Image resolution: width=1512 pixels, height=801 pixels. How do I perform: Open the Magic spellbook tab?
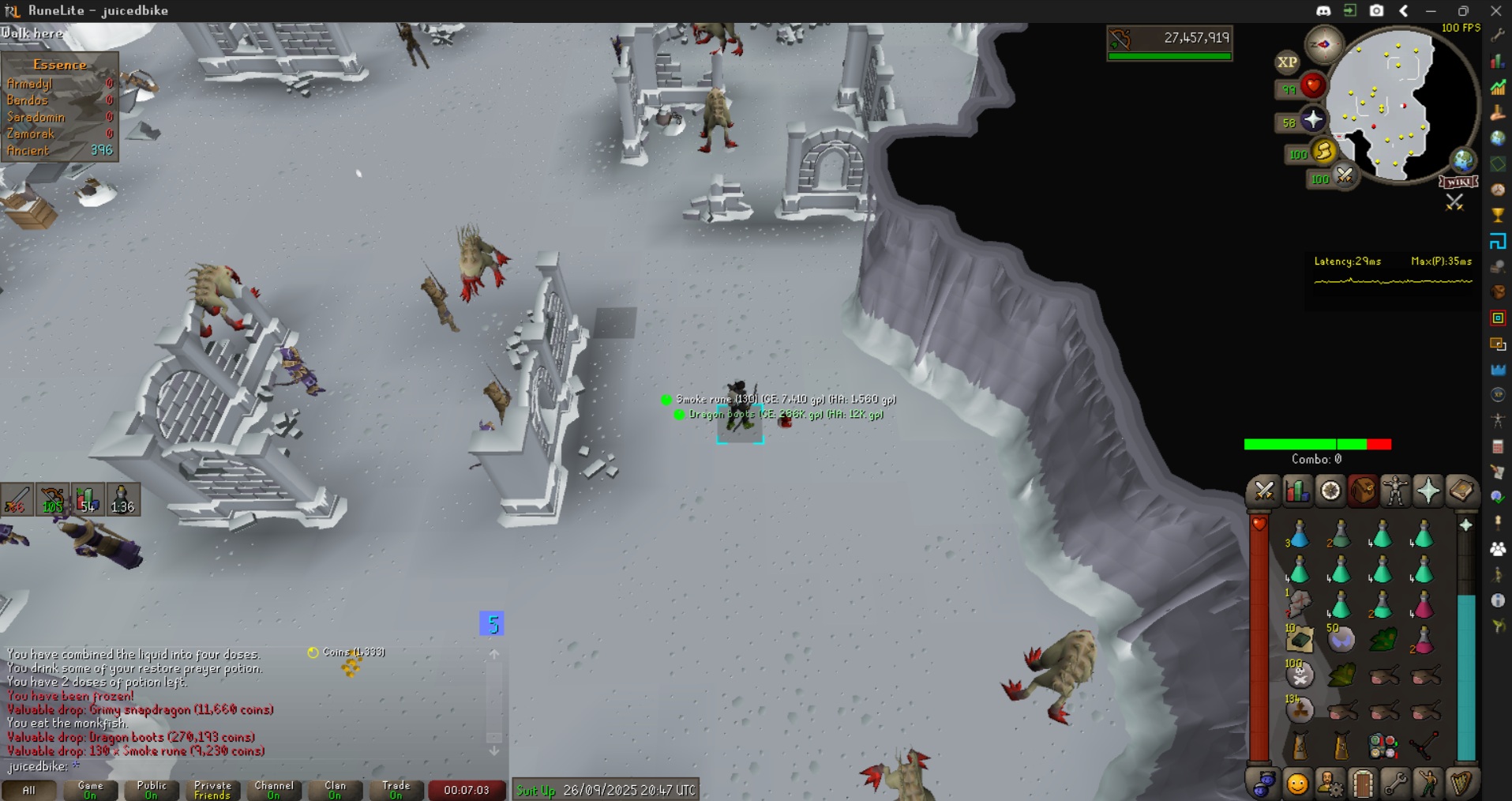pyautogui.click(x=1461, y=491)
